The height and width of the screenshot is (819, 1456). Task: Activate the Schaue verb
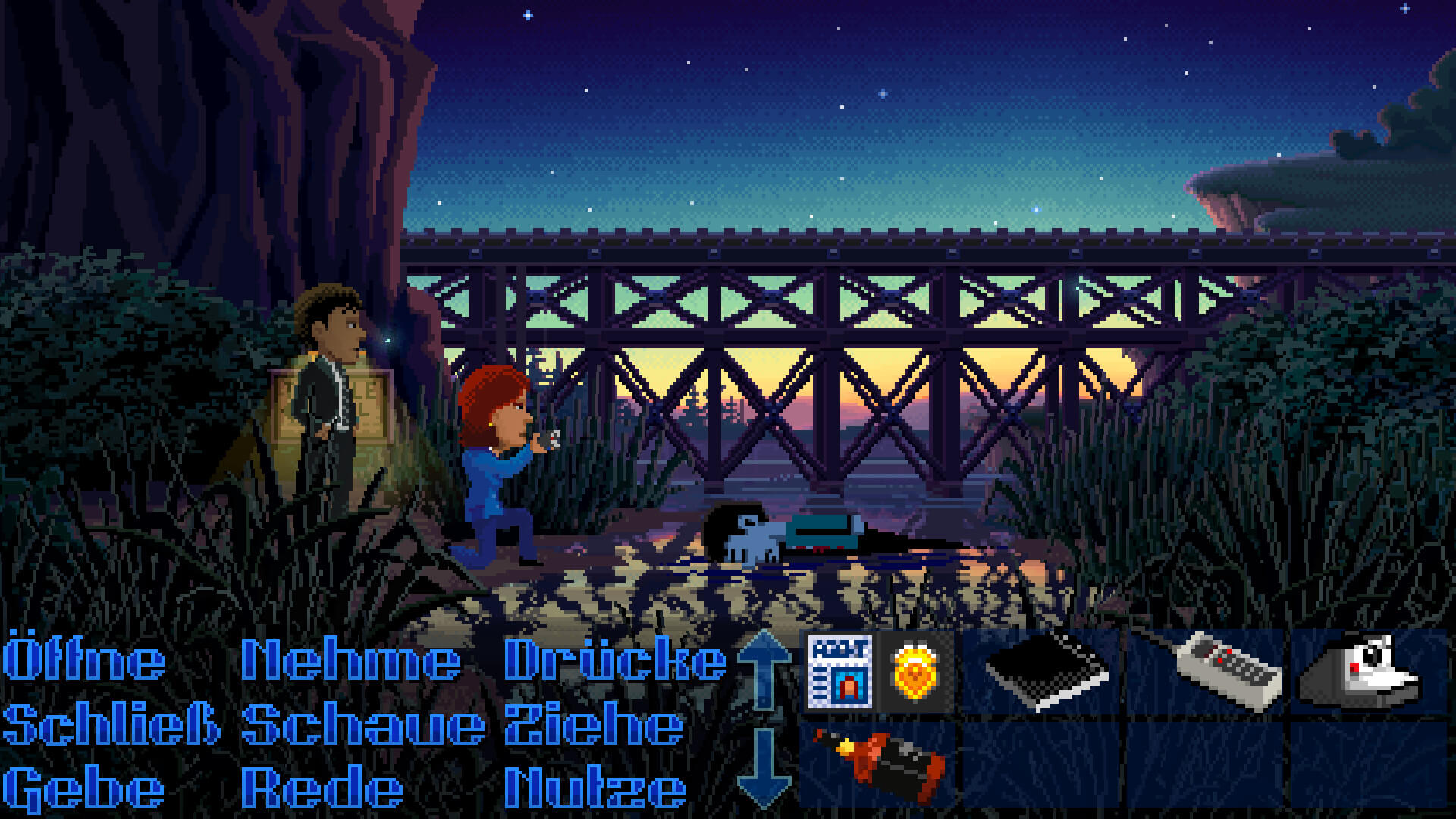click(362, 724)
